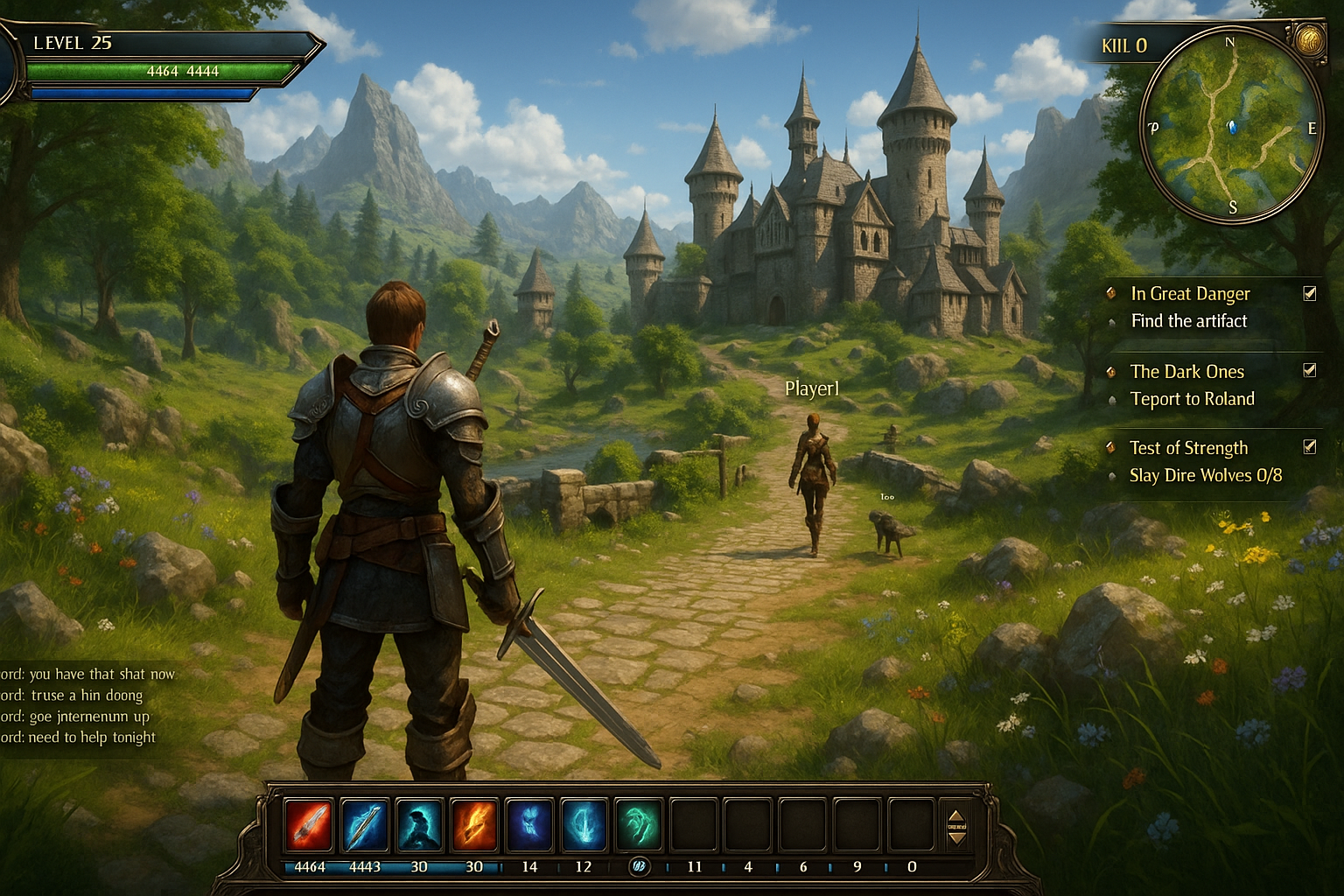Open the circular minimap
This screenshot has height=896, width=1344.
[x=1231, y=125]
